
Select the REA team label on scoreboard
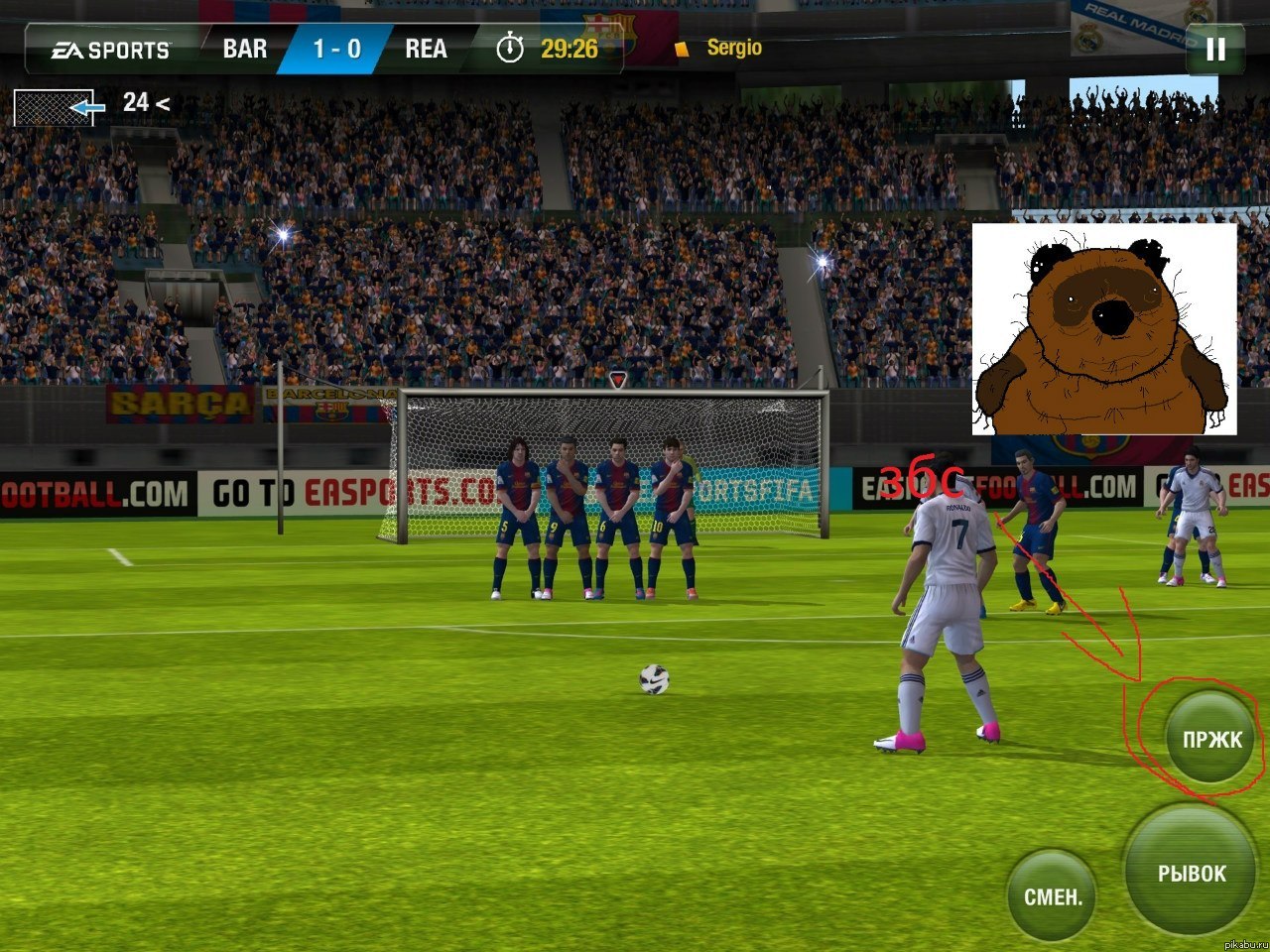coord(425,48)
